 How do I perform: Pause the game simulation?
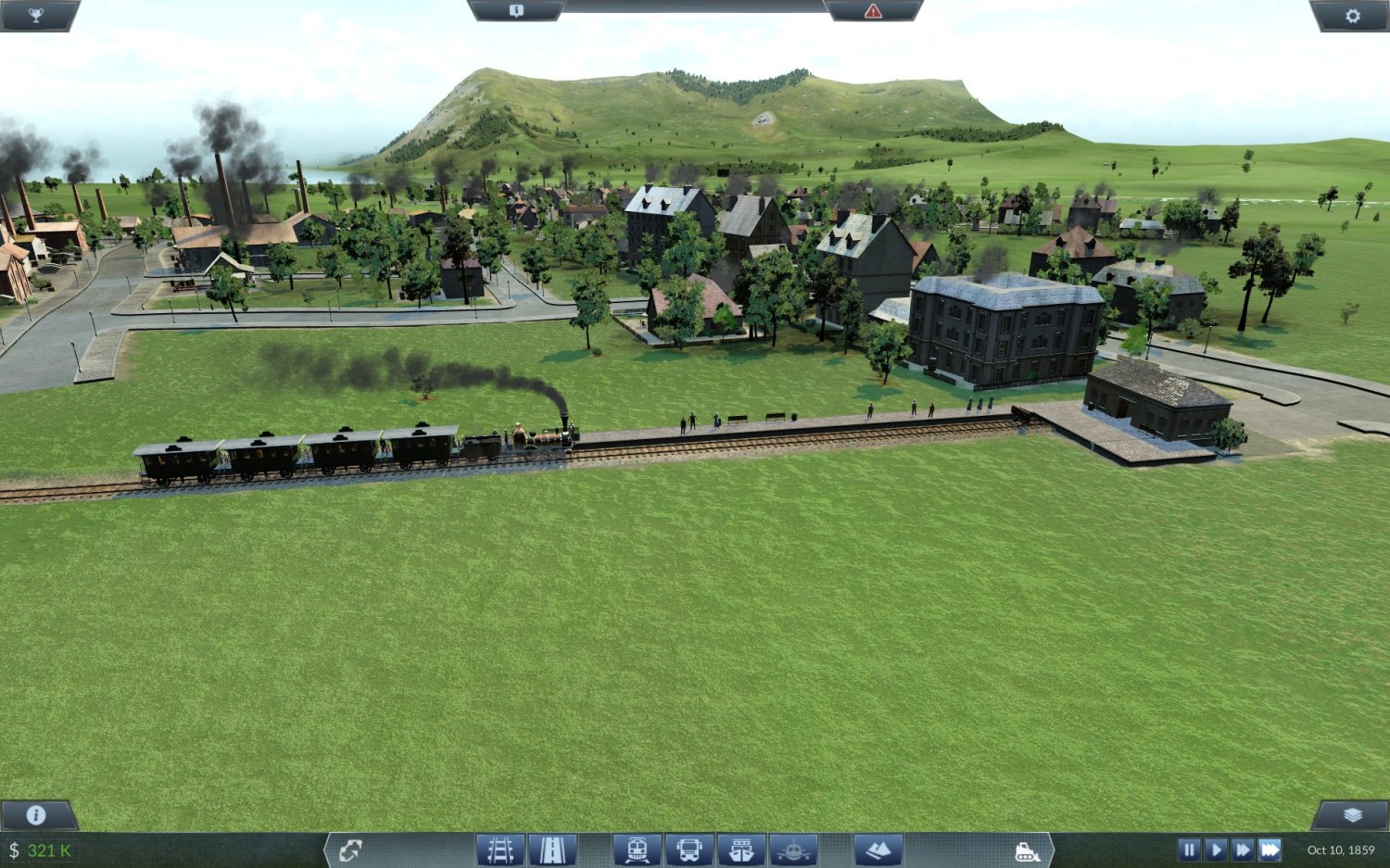pos(1189,849)
